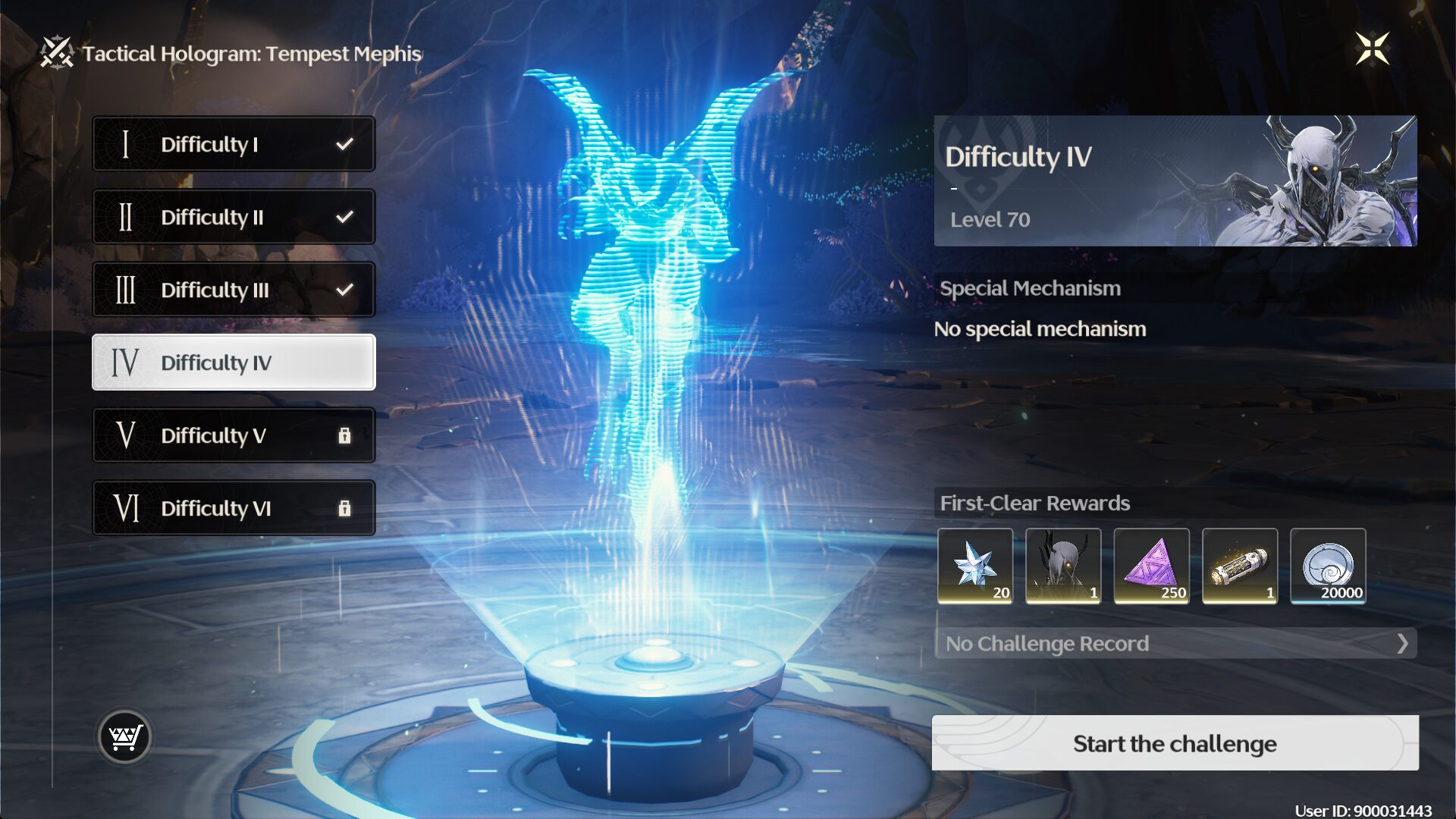Switch to Difficulty V
Screen dimensions: 1456x819
click(x=233, y=435)
